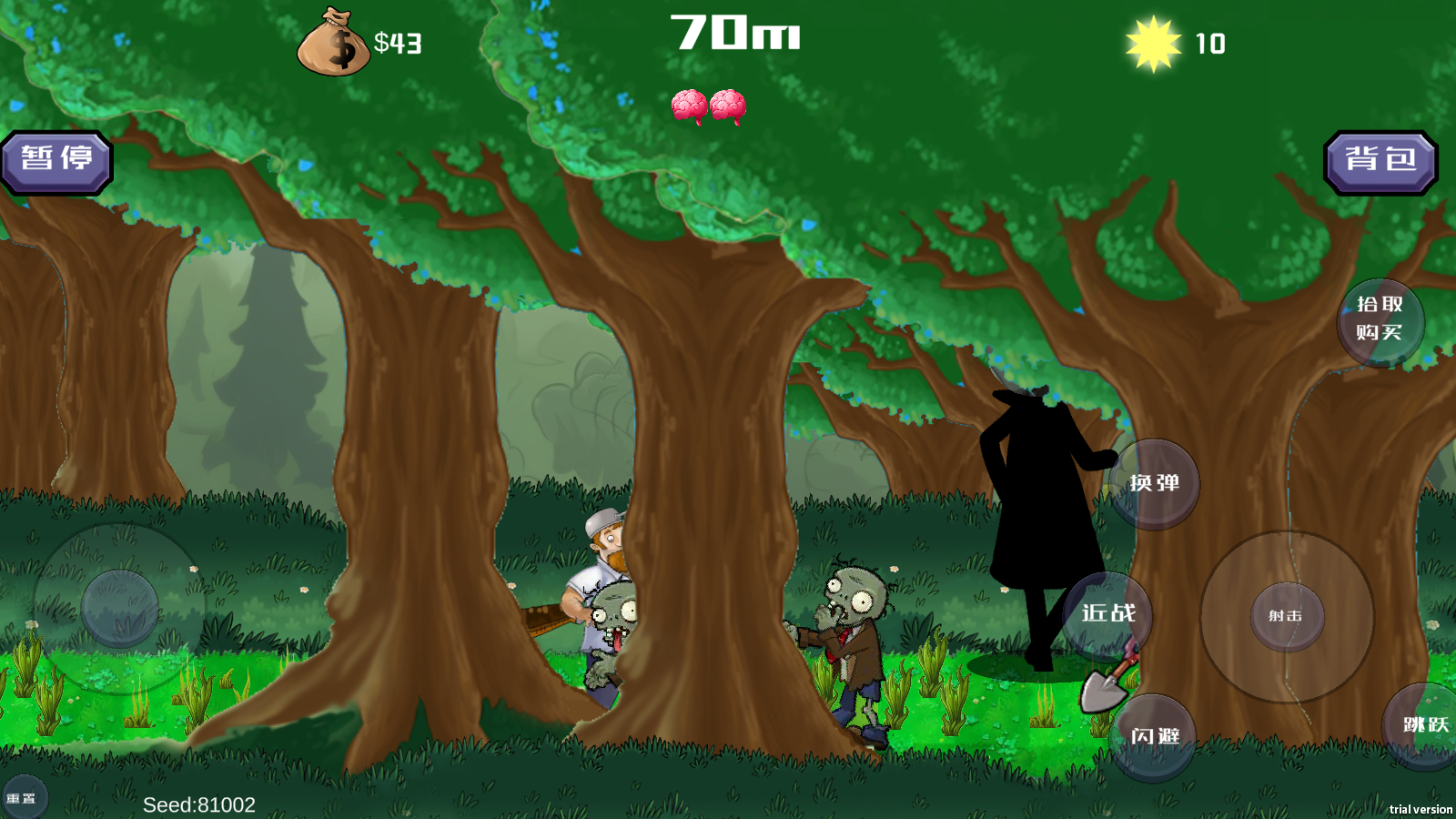This screenshot has width=1456, height=819.
Task: Click the 重置 reset button
Action: pos(22,798)
